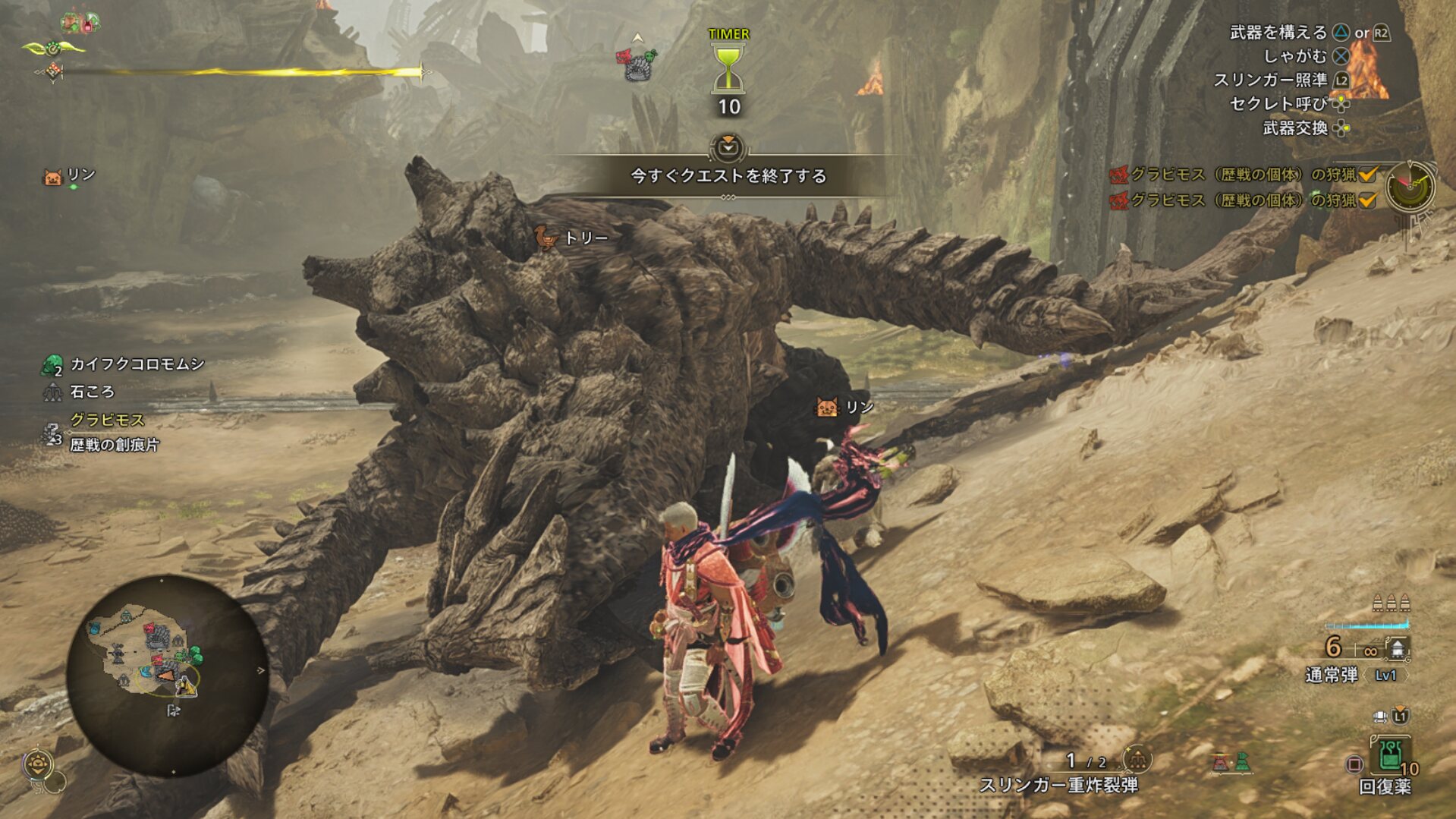Choose the Normal Ammo Lv1 selector
This screenshot has height=819, width=1456.
pos(1356,675)
